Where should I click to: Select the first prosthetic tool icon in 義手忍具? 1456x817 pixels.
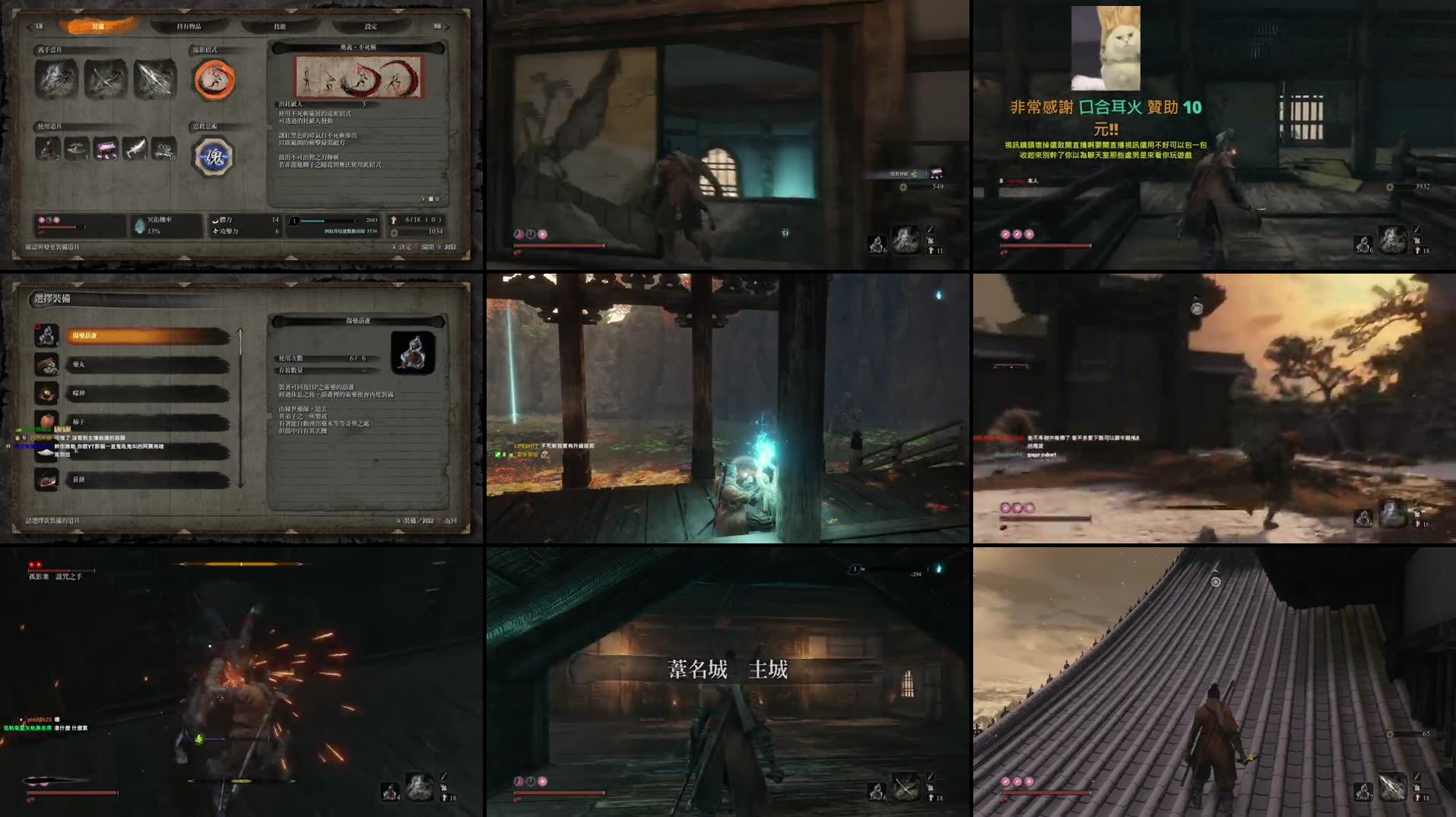click(x=54, y=79)
